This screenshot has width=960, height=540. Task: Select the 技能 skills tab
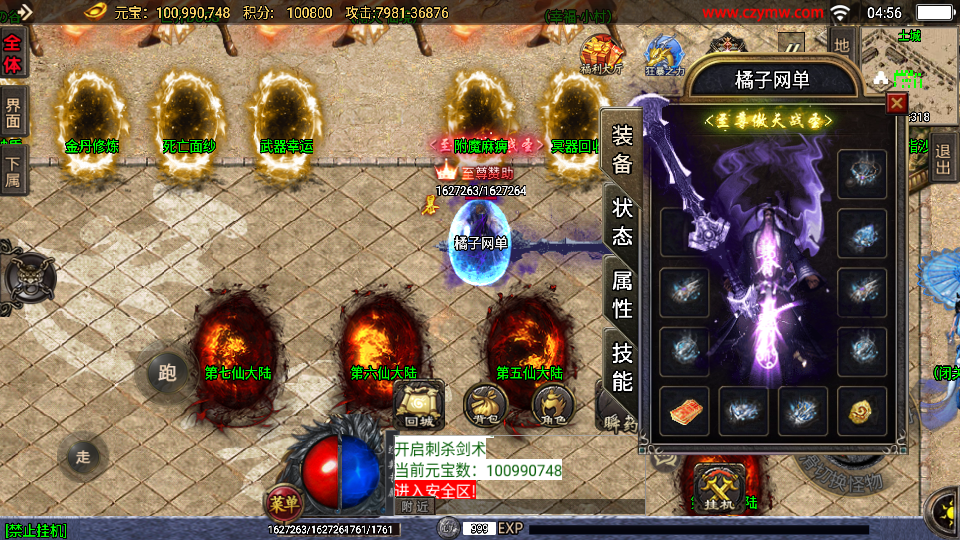622,366
